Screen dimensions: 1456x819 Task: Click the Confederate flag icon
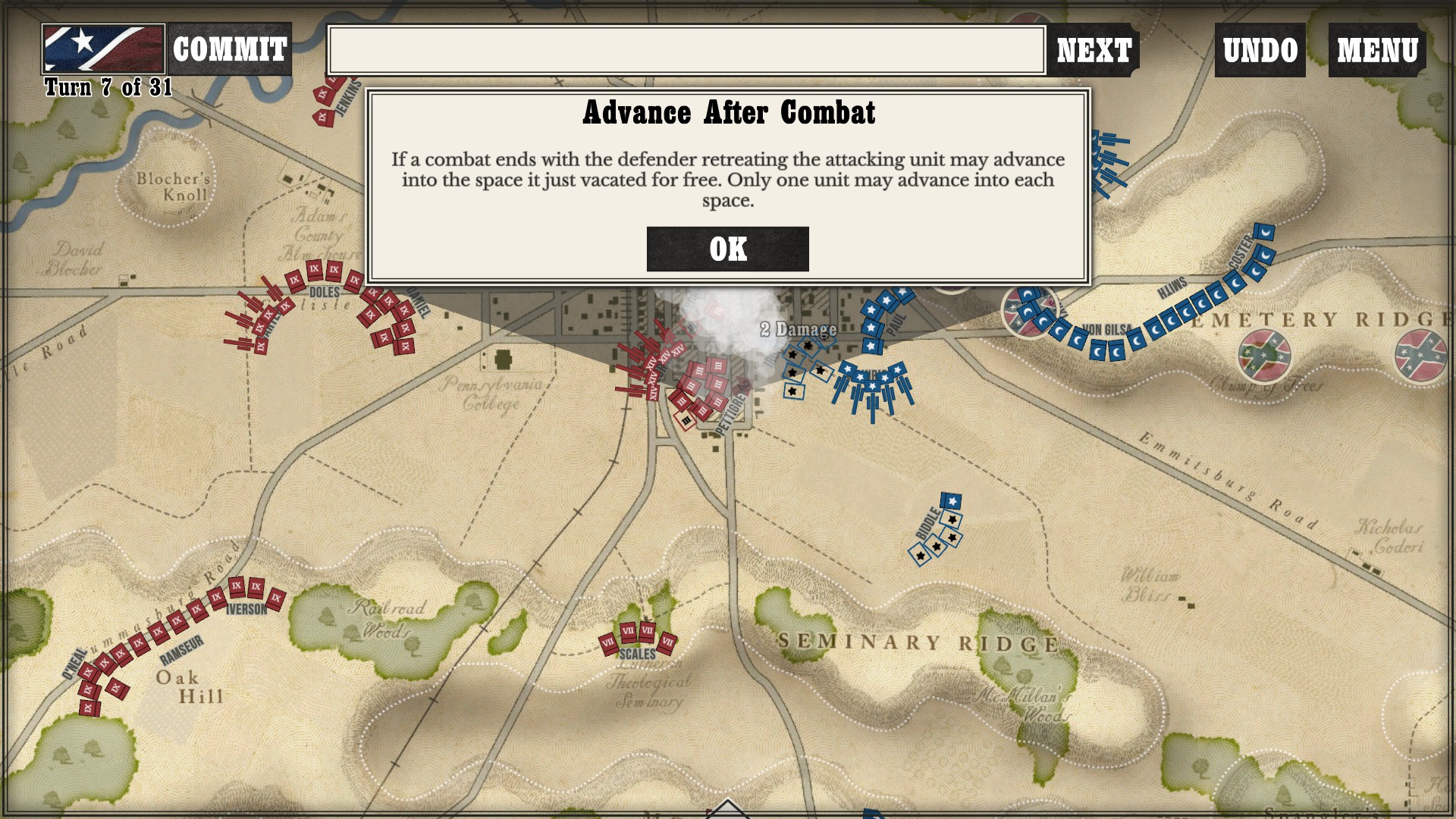pyautogui.click(x=103, y=49)
